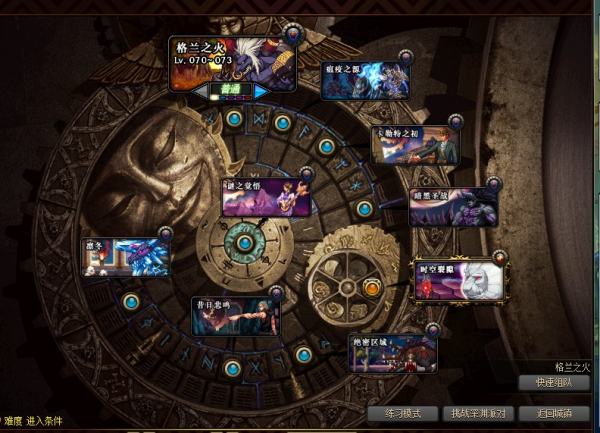Choose the 谜之觉悟 dungeon tile
The width and height of the screenshot is (600, 433).
click(265, 197)
